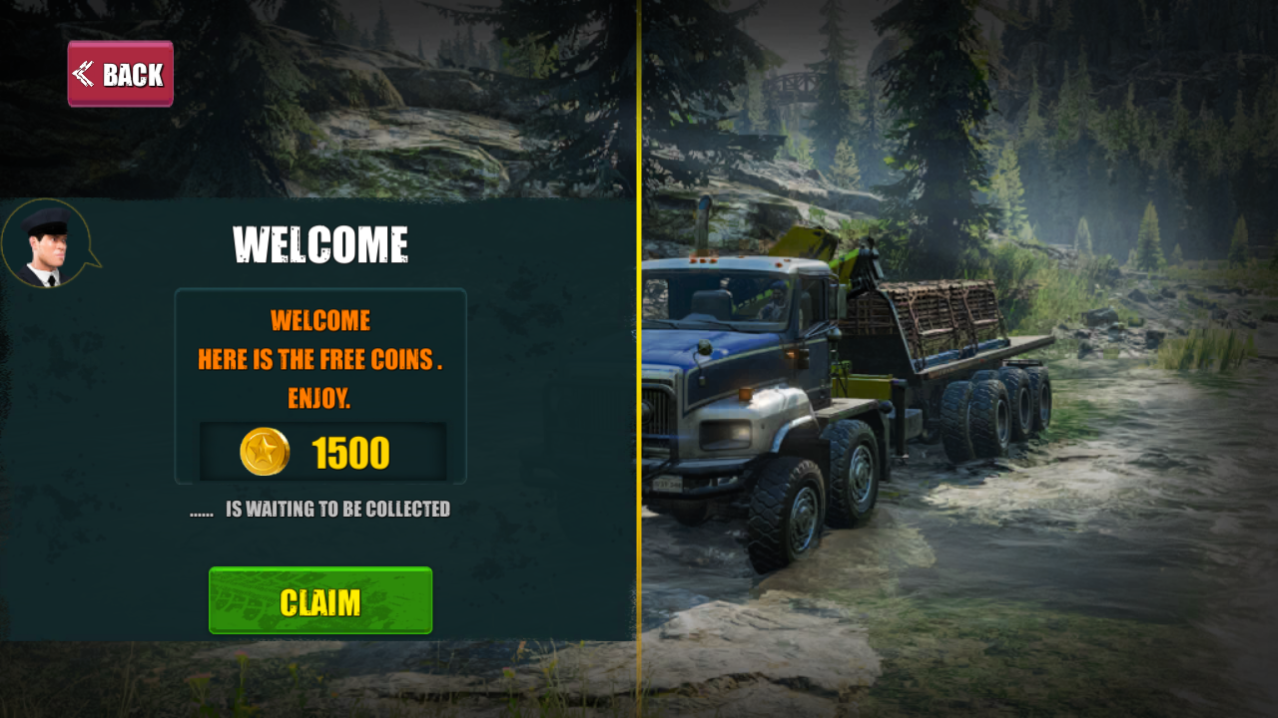
Task: Go back using the red Back button
Action: point(120,74)
